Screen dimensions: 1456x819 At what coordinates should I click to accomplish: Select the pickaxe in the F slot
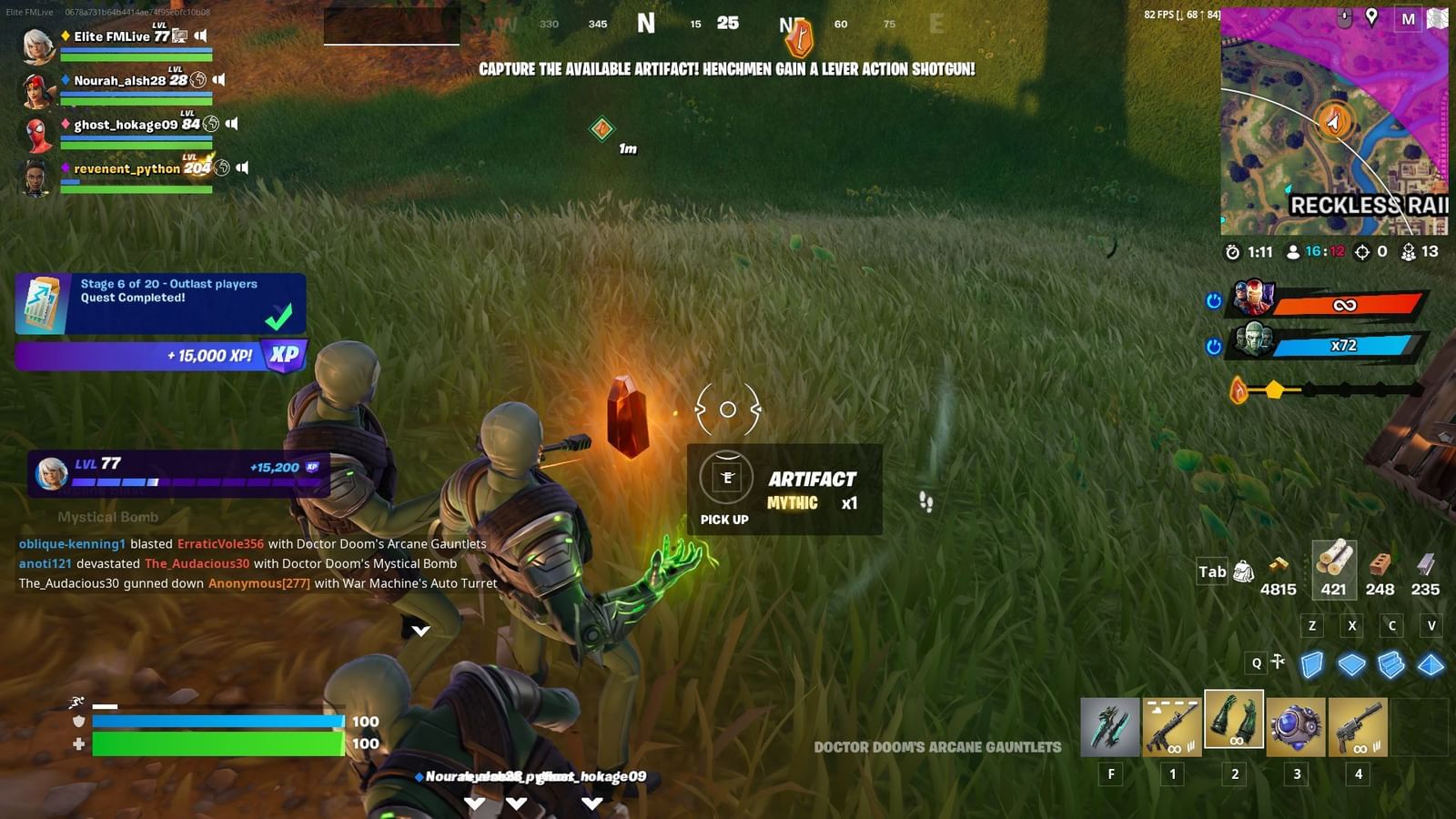click(1110, 725)
